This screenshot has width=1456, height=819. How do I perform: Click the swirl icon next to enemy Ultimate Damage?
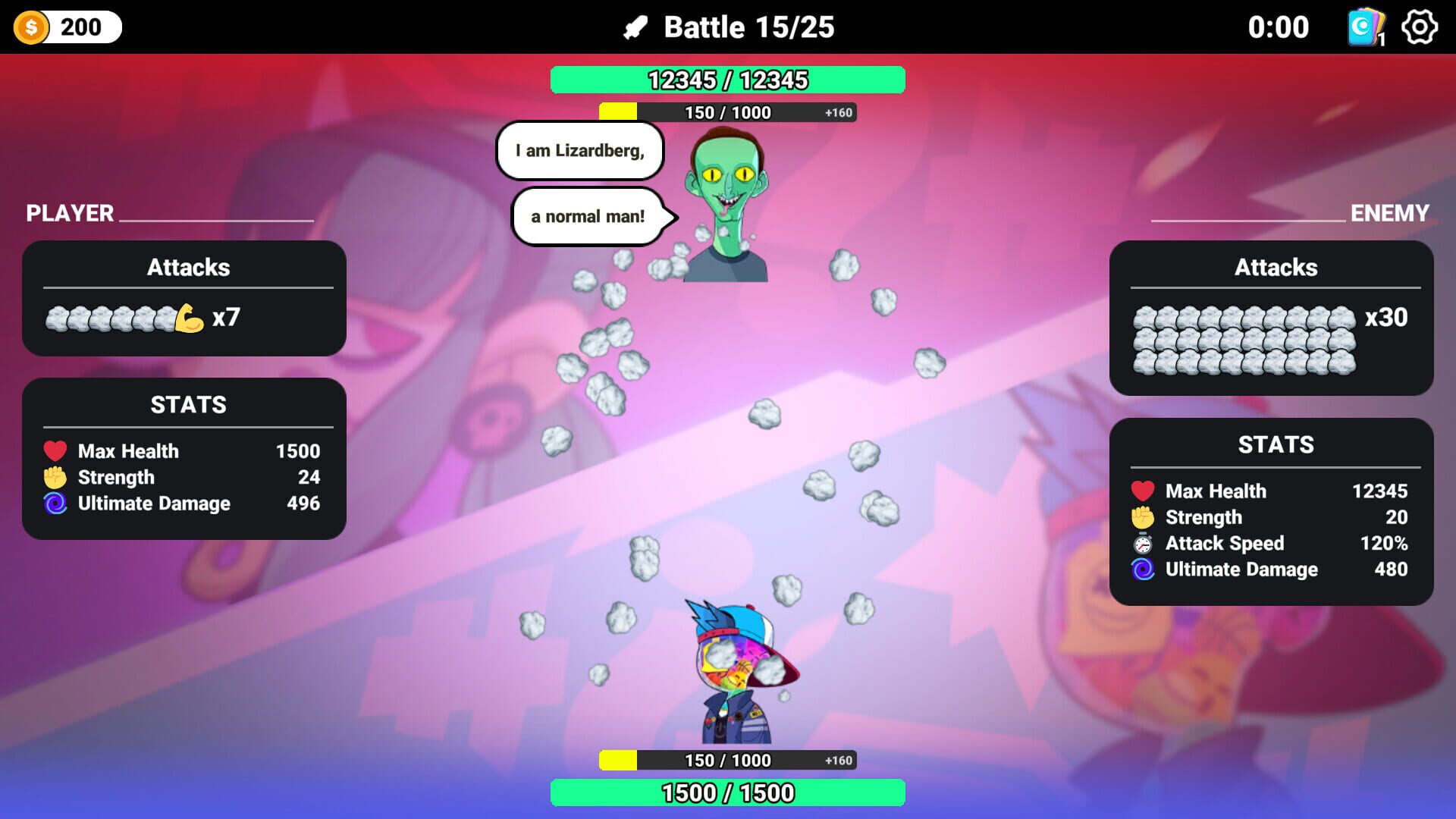(x=1142, y=569)
